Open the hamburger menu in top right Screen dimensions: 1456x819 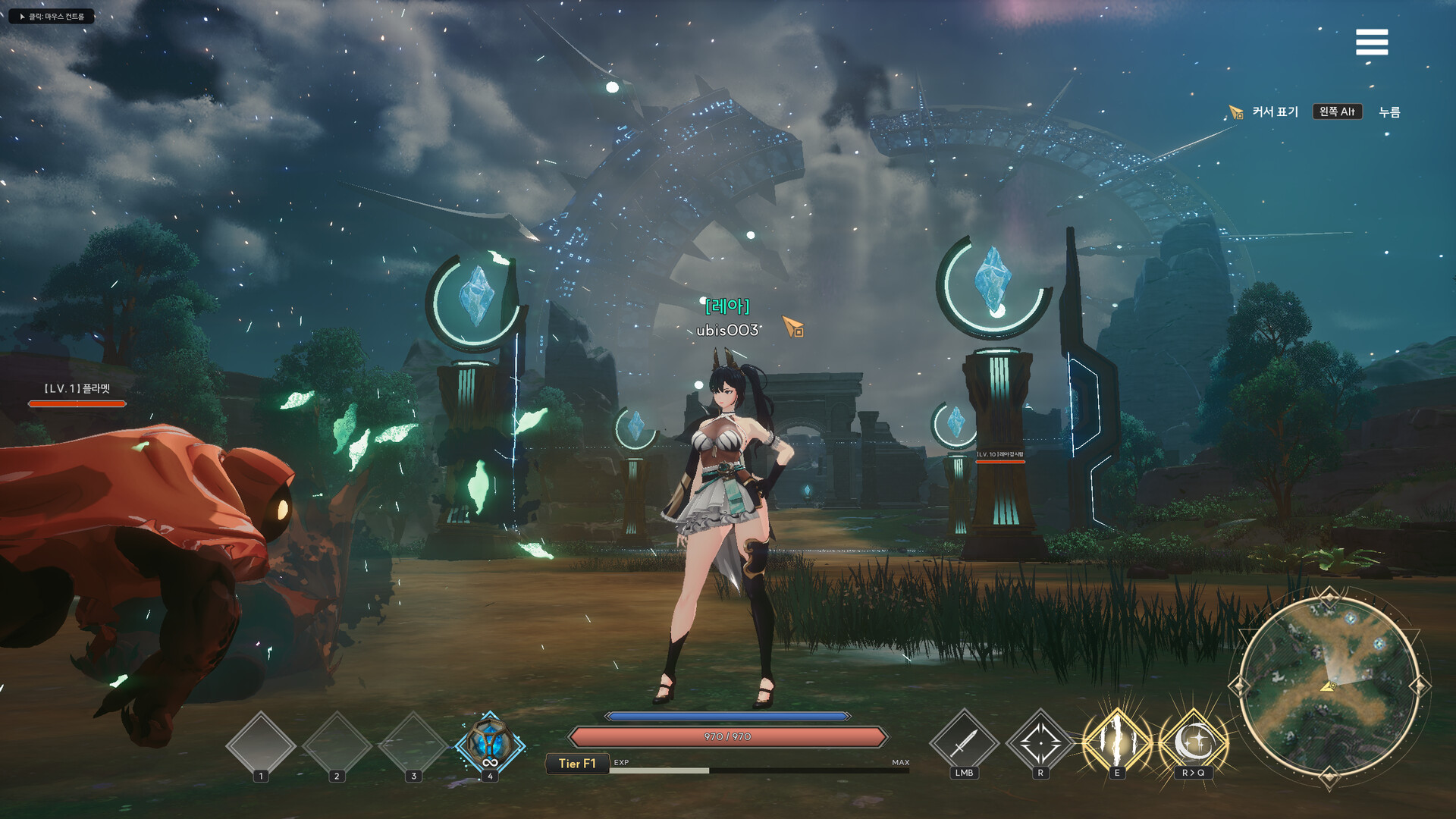pos(1371,43)
